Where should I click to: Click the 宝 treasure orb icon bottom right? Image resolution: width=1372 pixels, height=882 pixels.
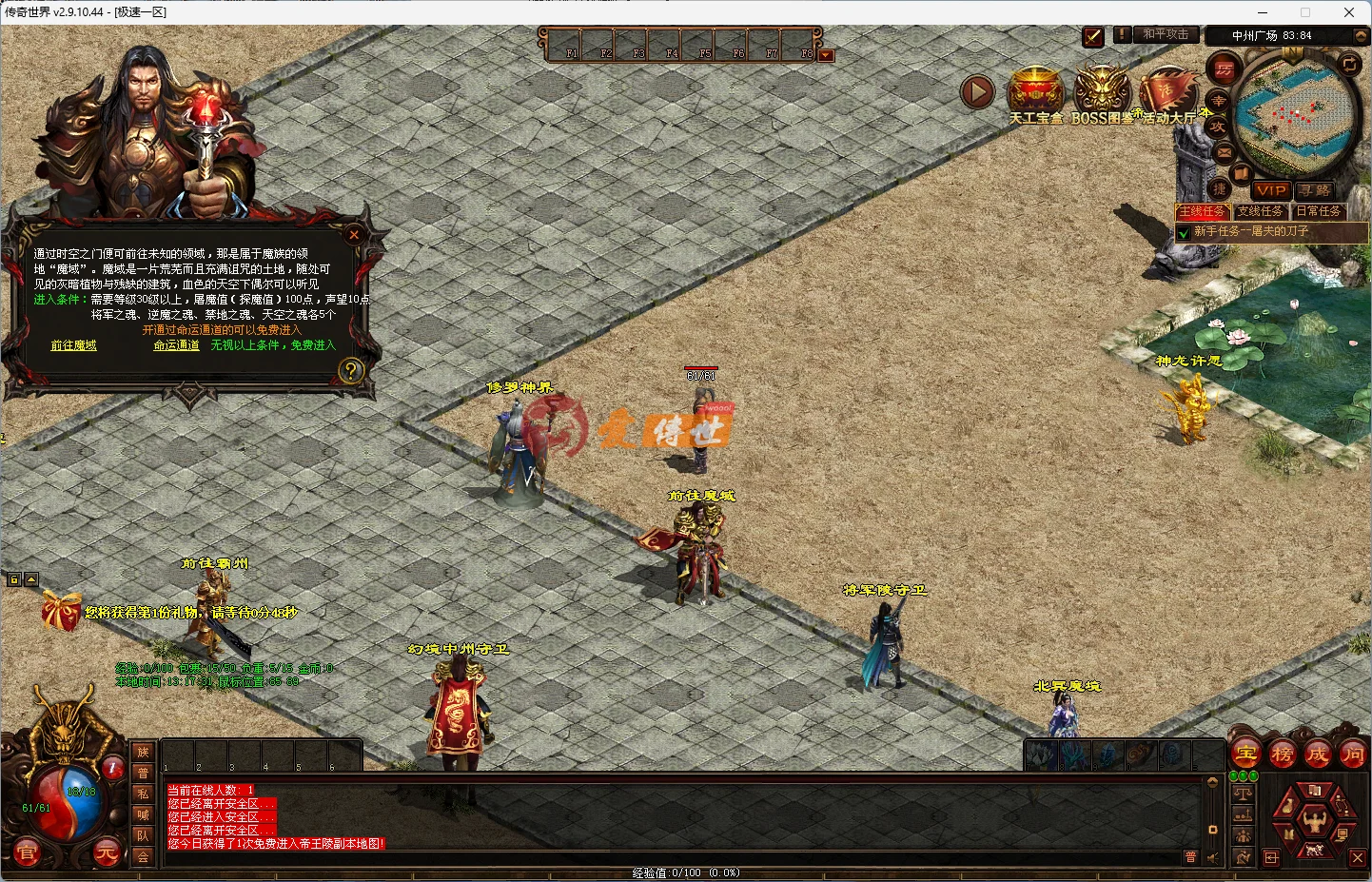pos(1246,754)
